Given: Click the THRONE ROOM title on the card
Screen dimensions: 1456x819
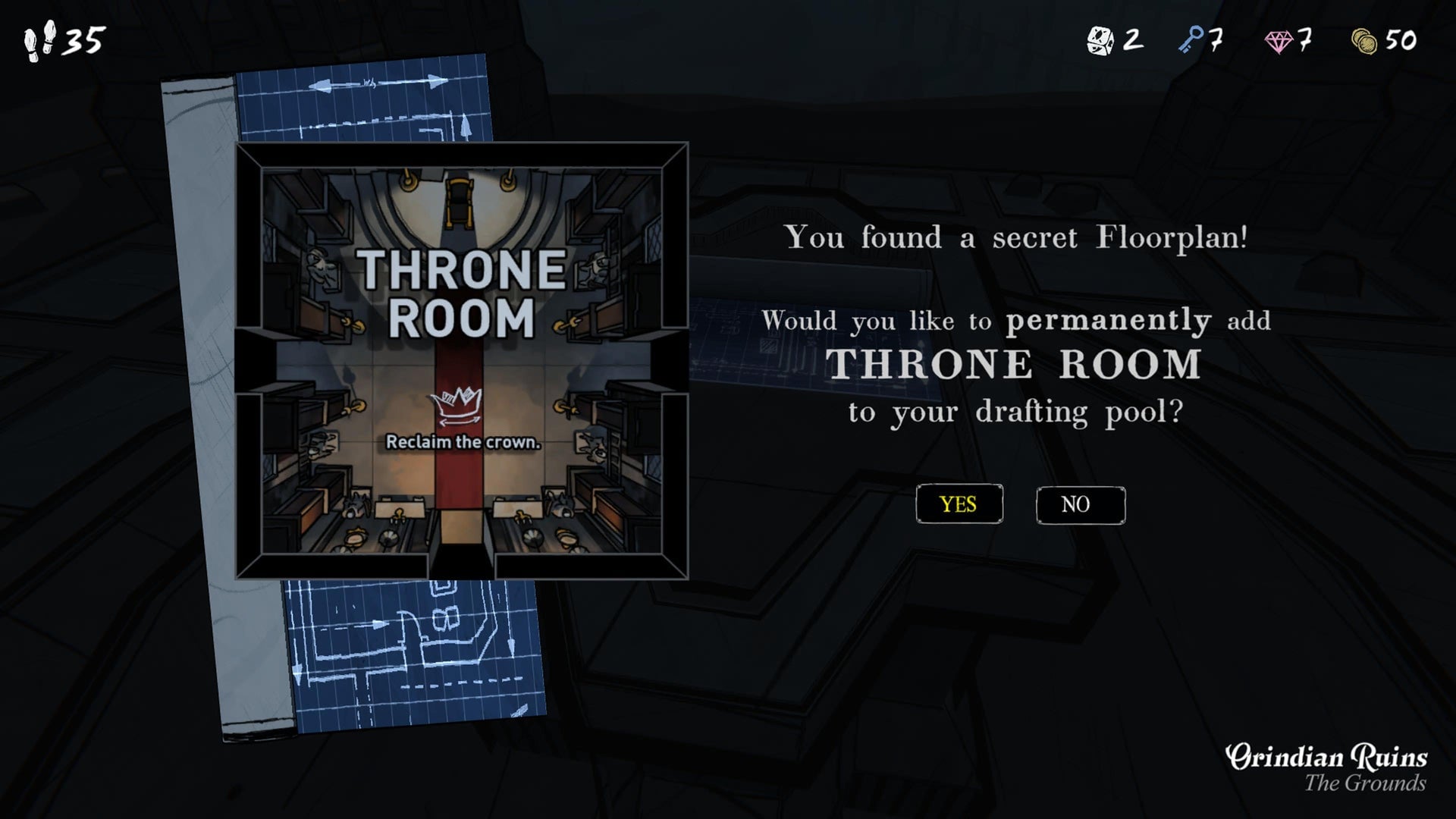Looking at the screenshot, I should pyautogui.click(x=461, y=296).
